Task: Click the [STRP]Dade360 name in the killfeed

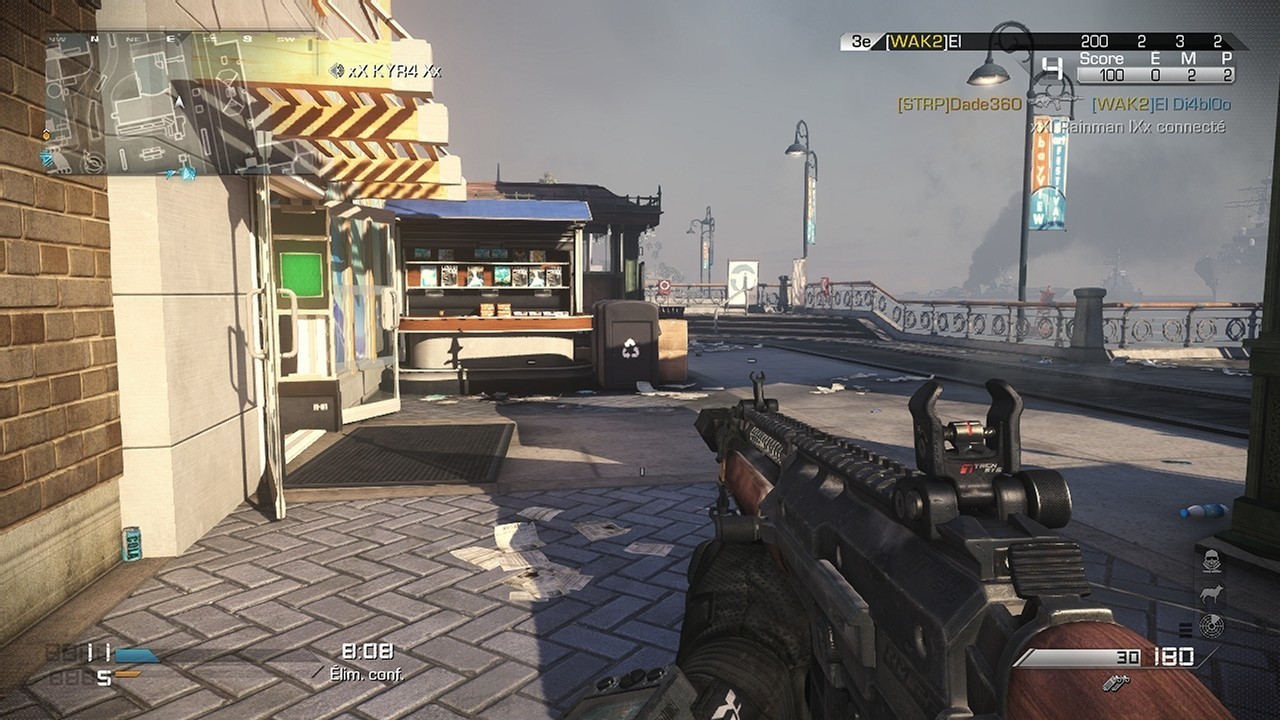Action: click(958, 103)
